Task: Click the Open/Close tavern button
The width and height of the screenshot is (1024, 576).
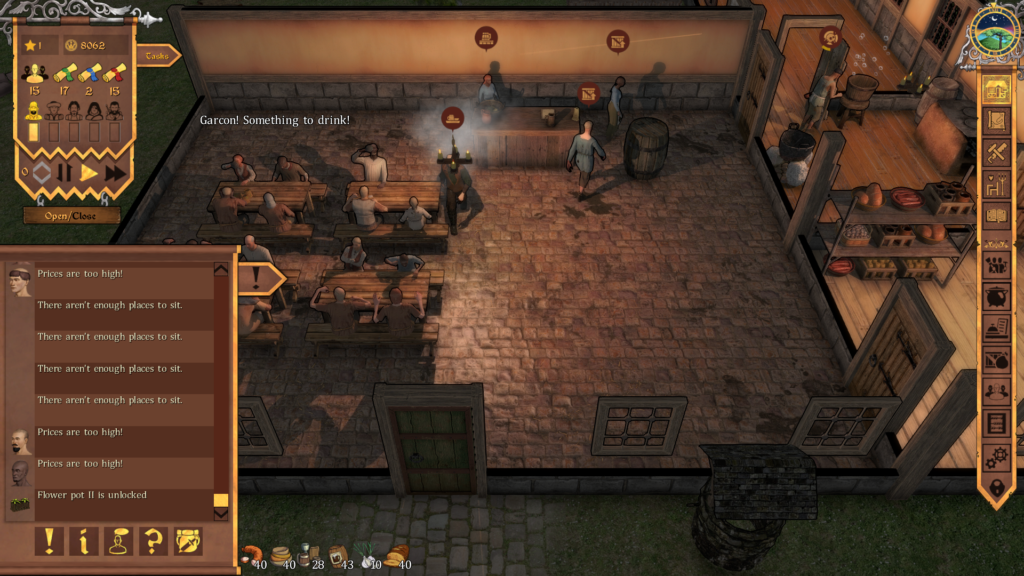Action: (72, 215)
